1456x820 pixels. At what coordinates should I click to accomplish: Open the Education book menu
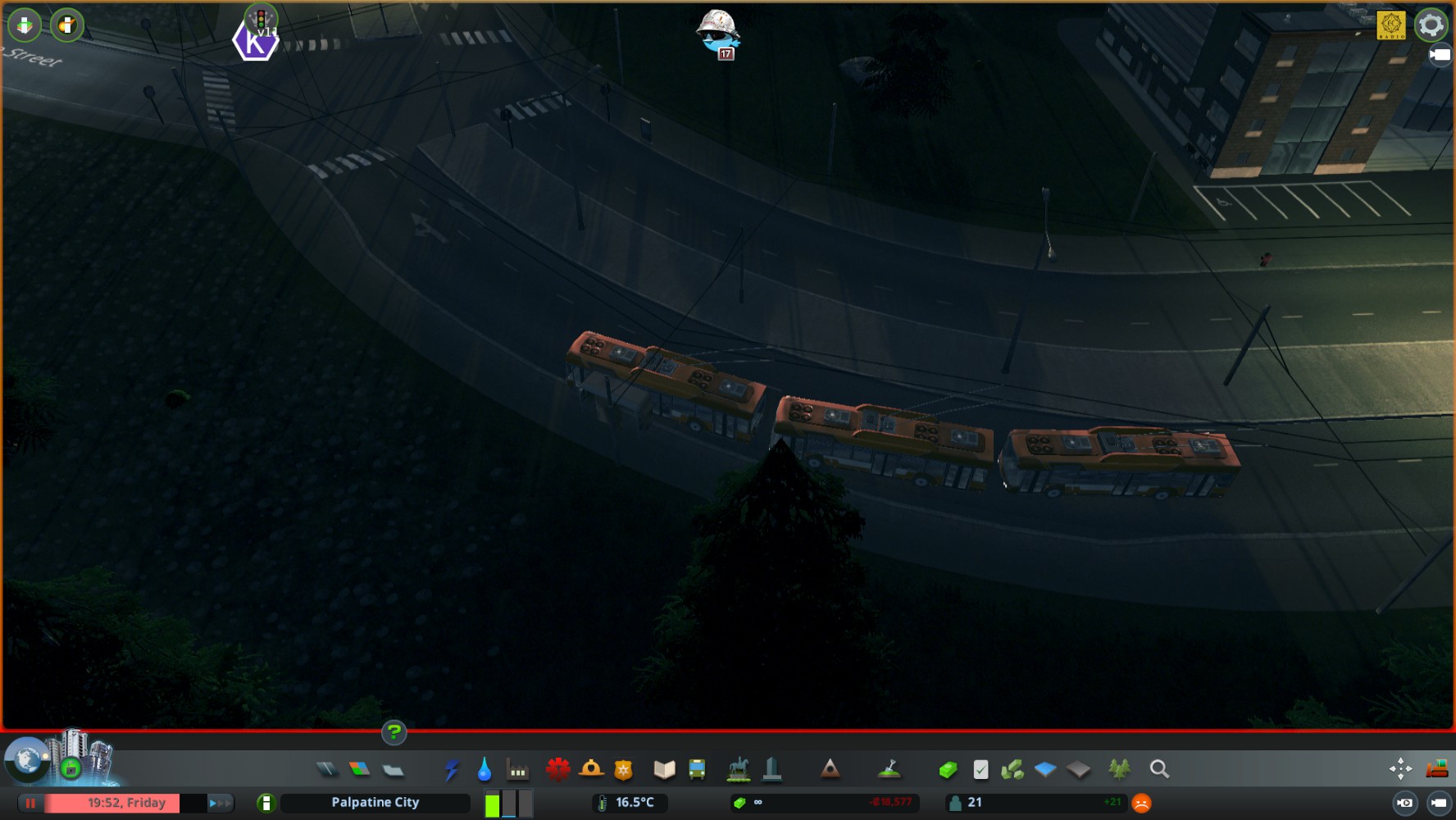tap(664, 769)
